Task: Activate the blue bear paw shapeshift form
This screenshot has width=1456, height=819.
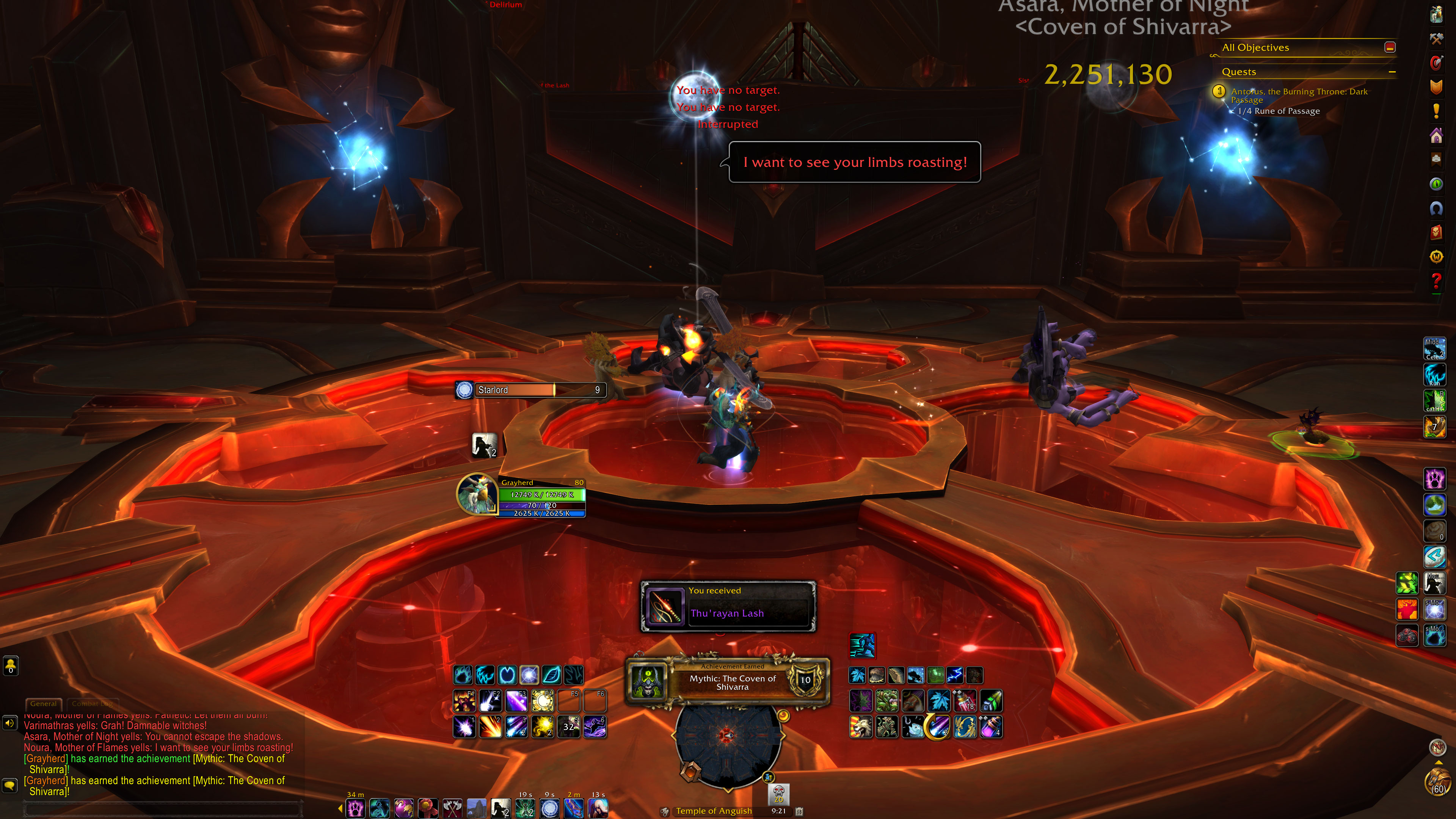Action: (463, 675)
